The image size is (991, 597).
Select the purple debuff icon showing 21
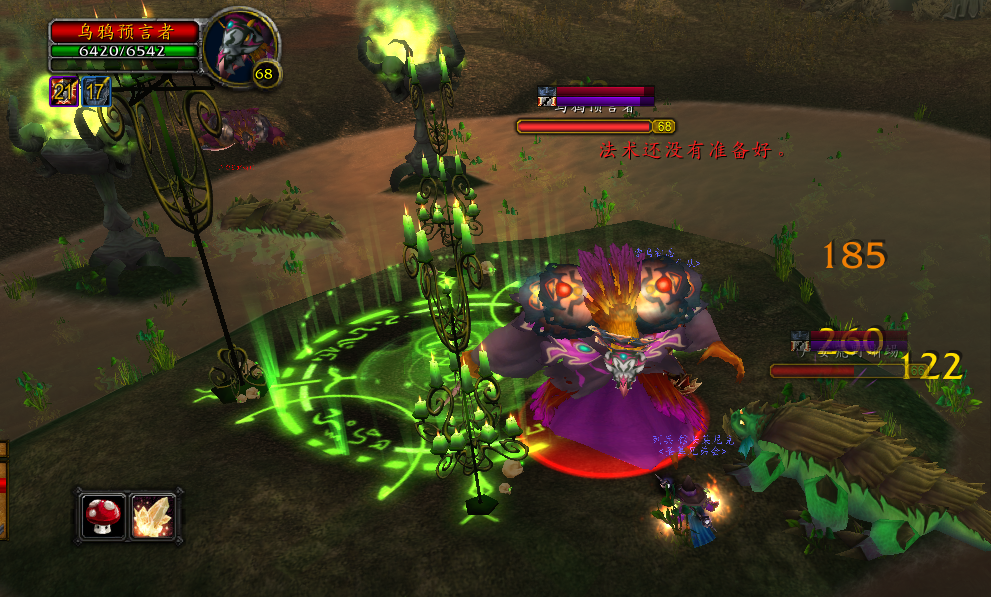[x=65, y=92]
